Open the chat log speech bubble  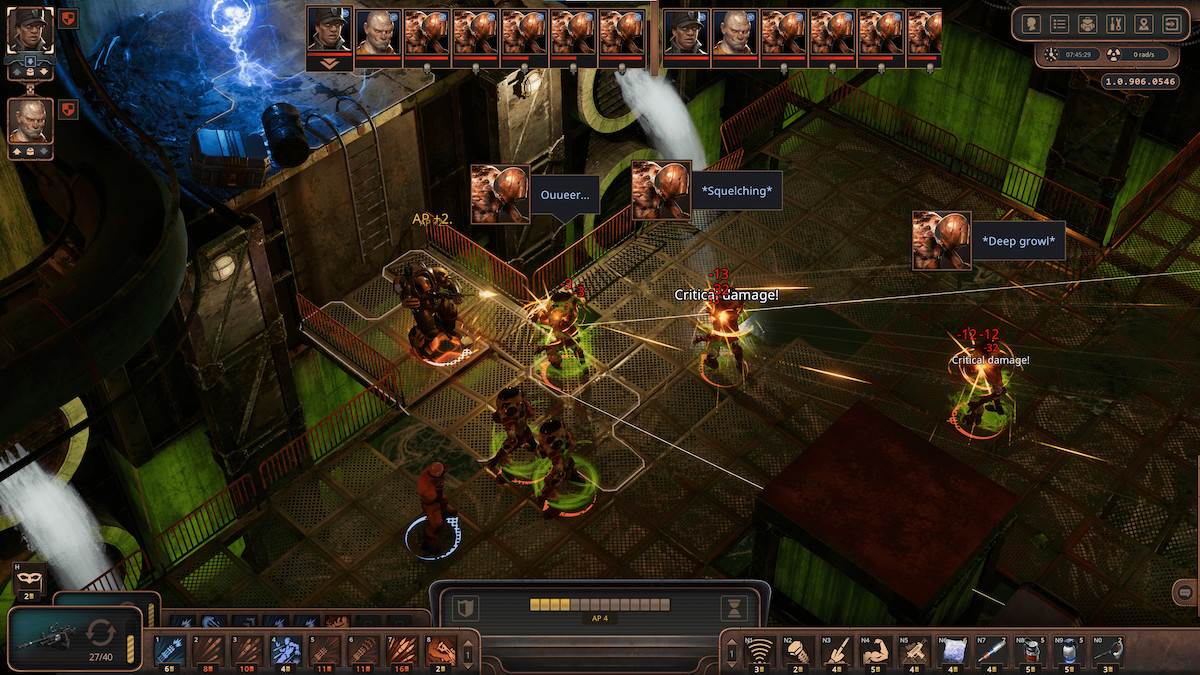click(x=1185, y=593)
